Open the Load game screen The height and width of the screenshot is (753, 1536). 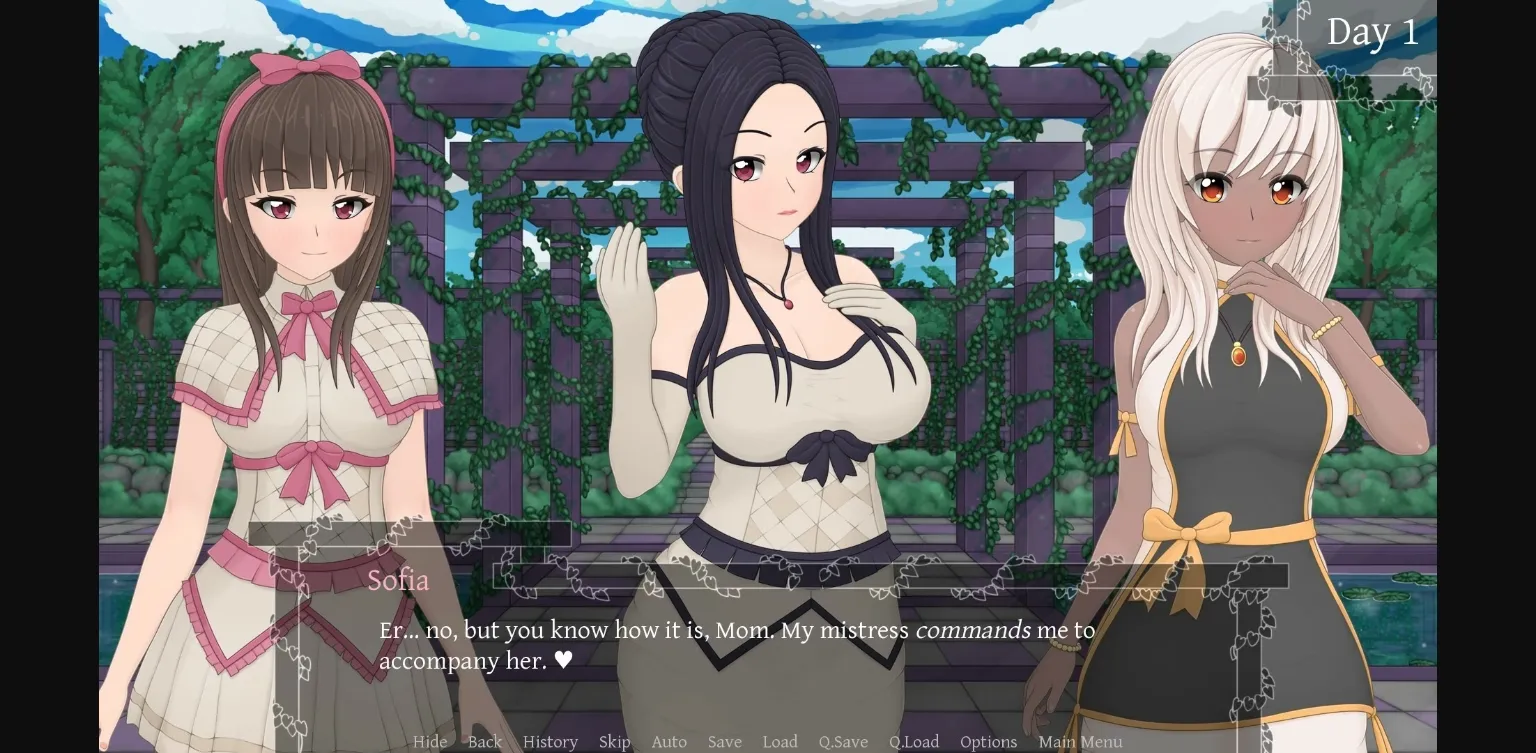click(x=780, y=742)
